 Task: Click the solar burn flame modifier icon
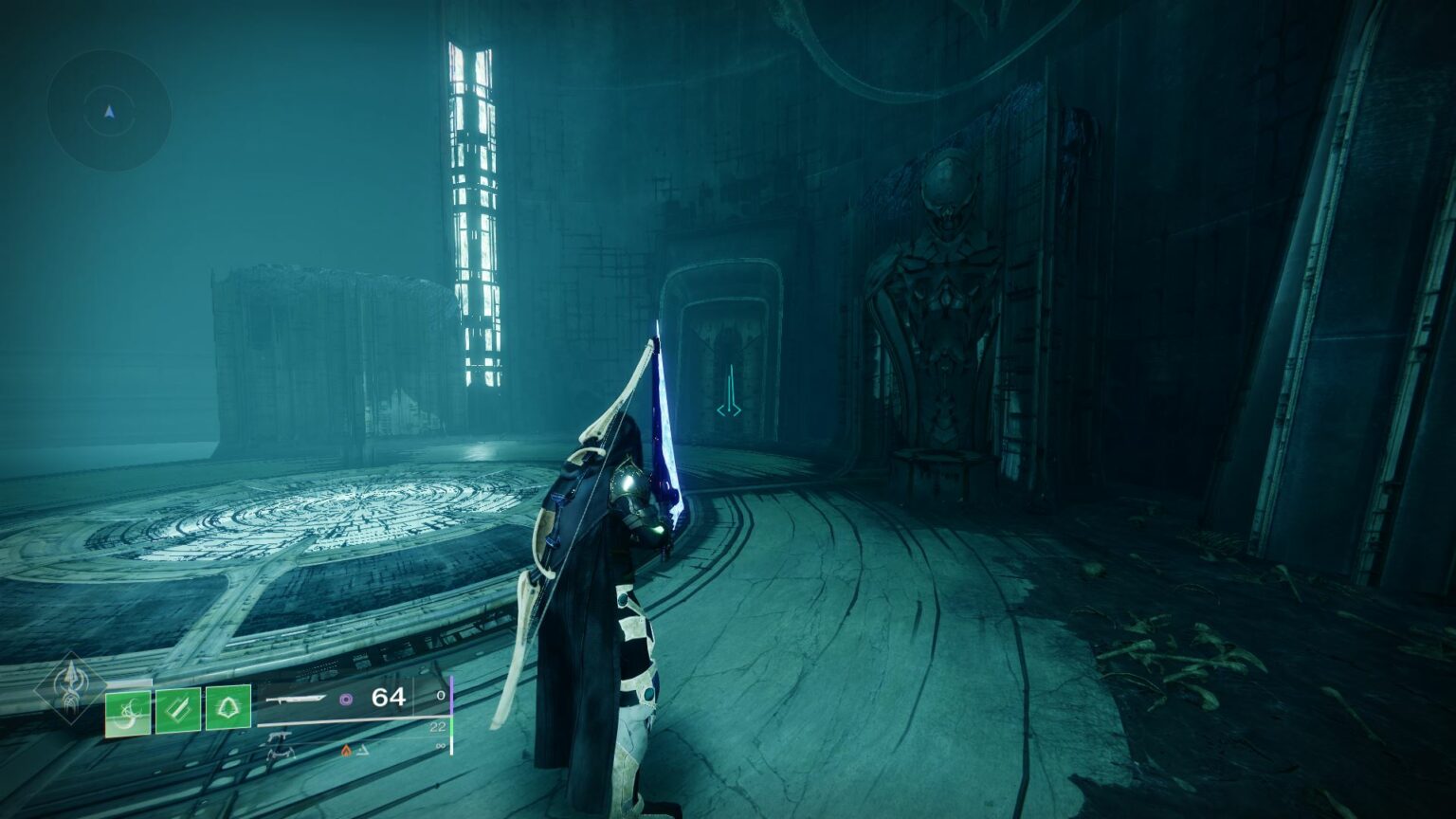click(346, 749)
